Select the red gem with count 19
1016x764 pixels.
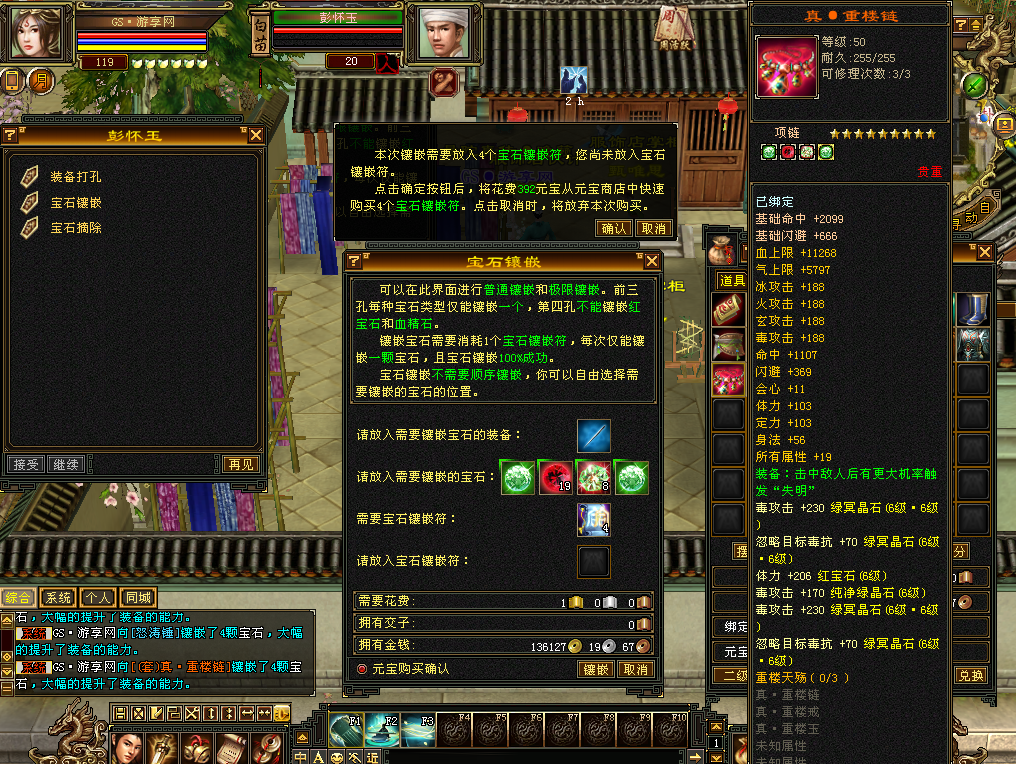pos(555,477)
